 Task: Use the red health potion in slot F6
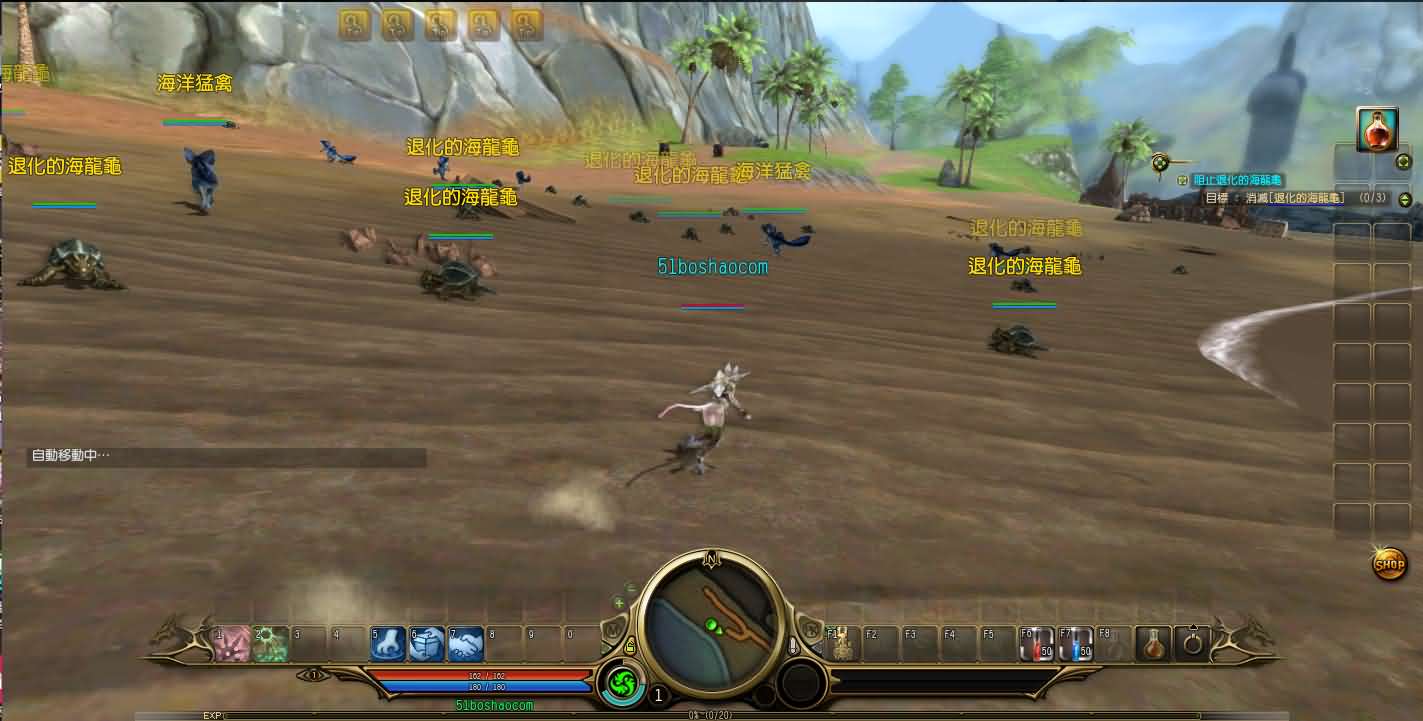[x=1037, y=644]
